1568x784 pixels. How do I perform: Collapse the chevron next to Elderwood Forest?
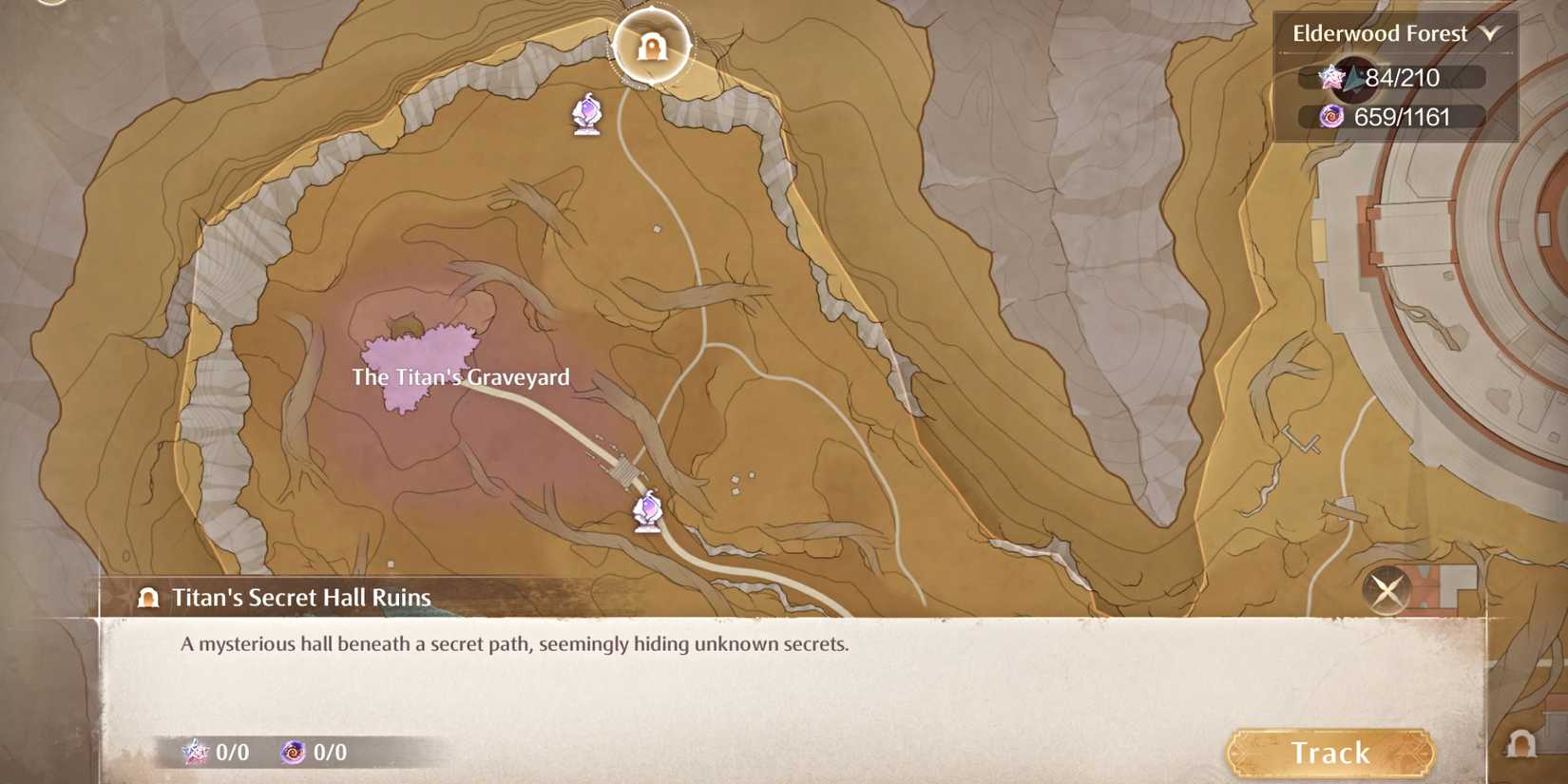pyautogui.click(x=1492, y=32)
